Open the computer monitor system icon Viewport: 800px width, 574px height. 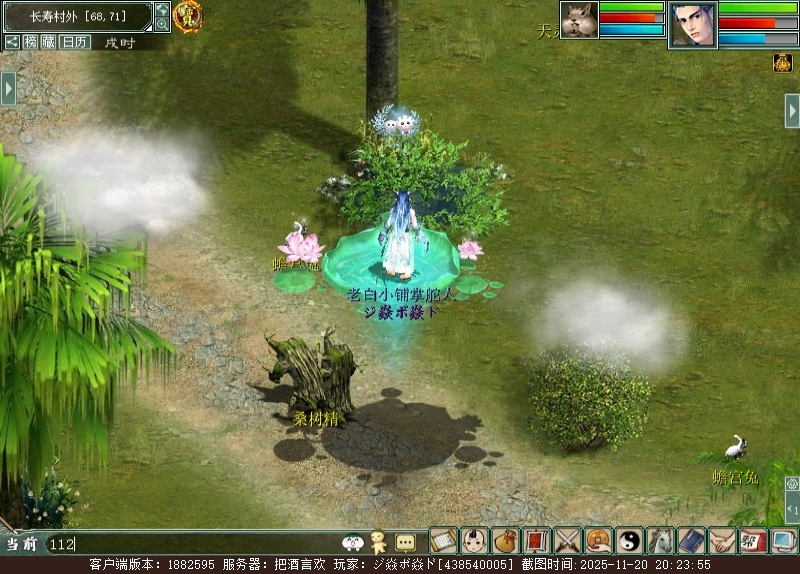click(x=784, y=541)
